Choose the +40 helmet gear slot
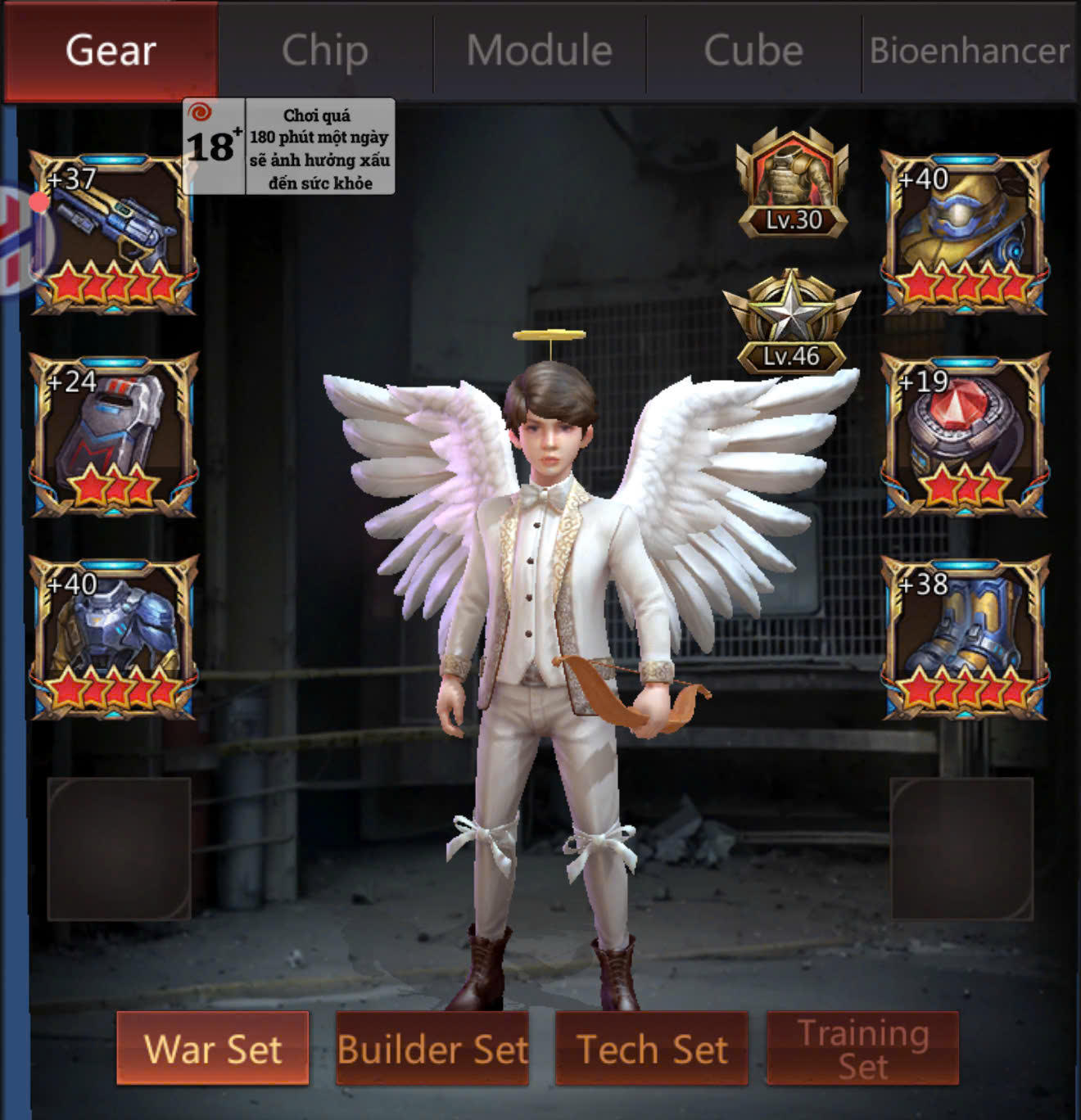Viewport: 1081px width, 1120px height. point(965,233)
